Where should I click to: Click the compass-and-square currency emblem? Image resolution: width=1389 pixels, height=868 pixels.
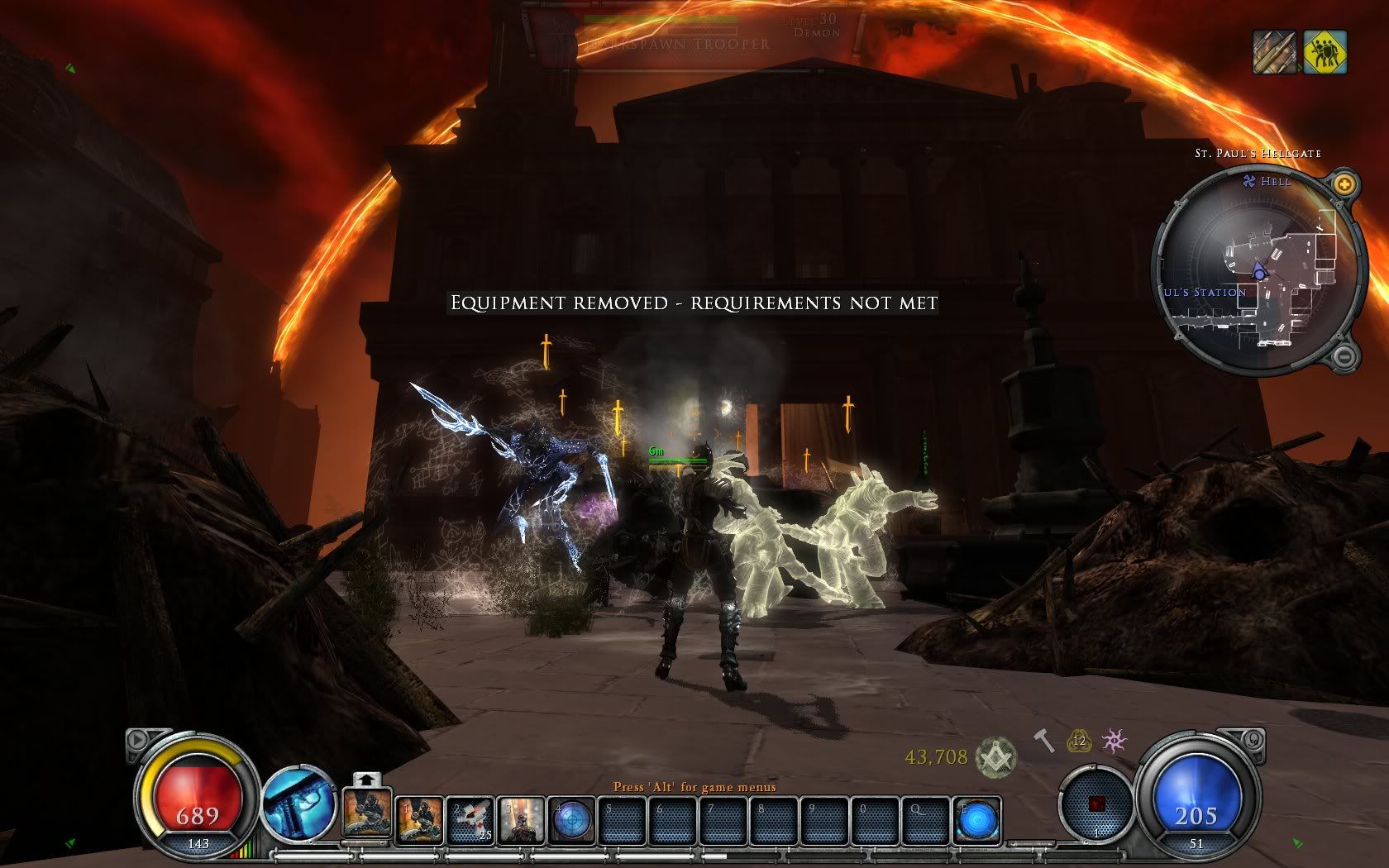pyautogui.click(x=995, y=756)
